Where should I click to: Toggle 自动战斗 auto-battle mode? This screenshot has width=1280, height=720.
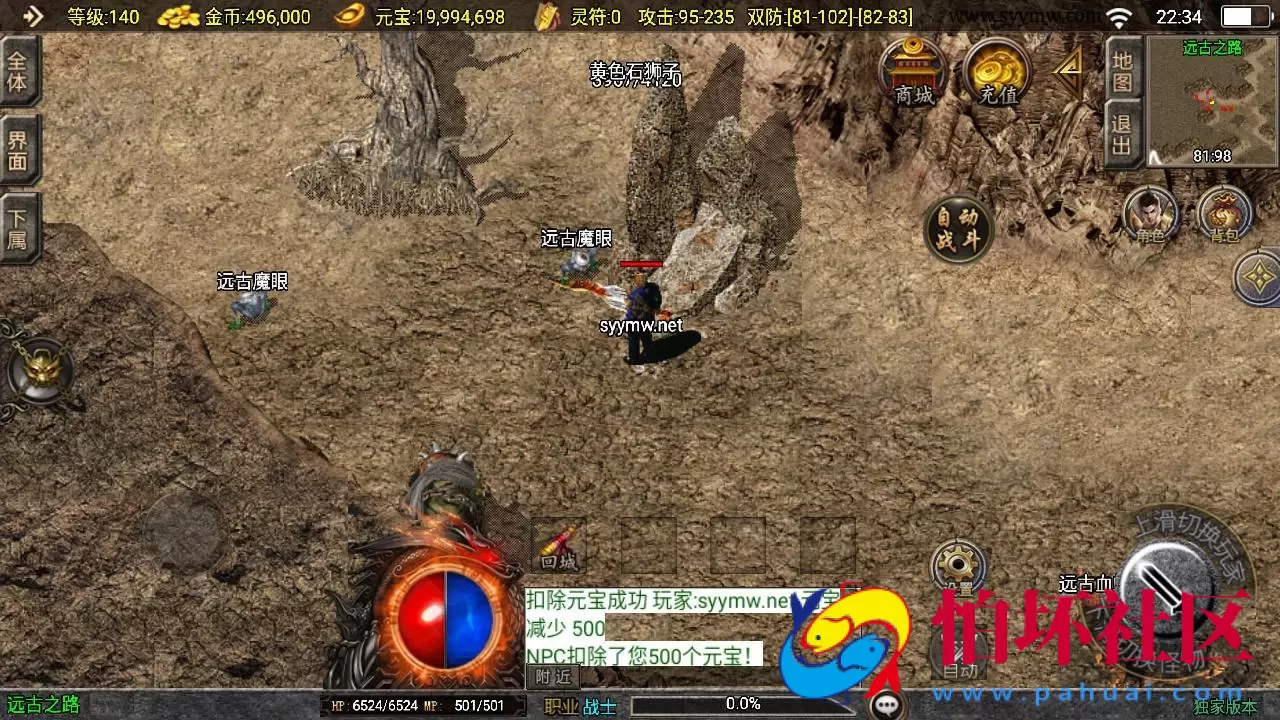(957, 228)
